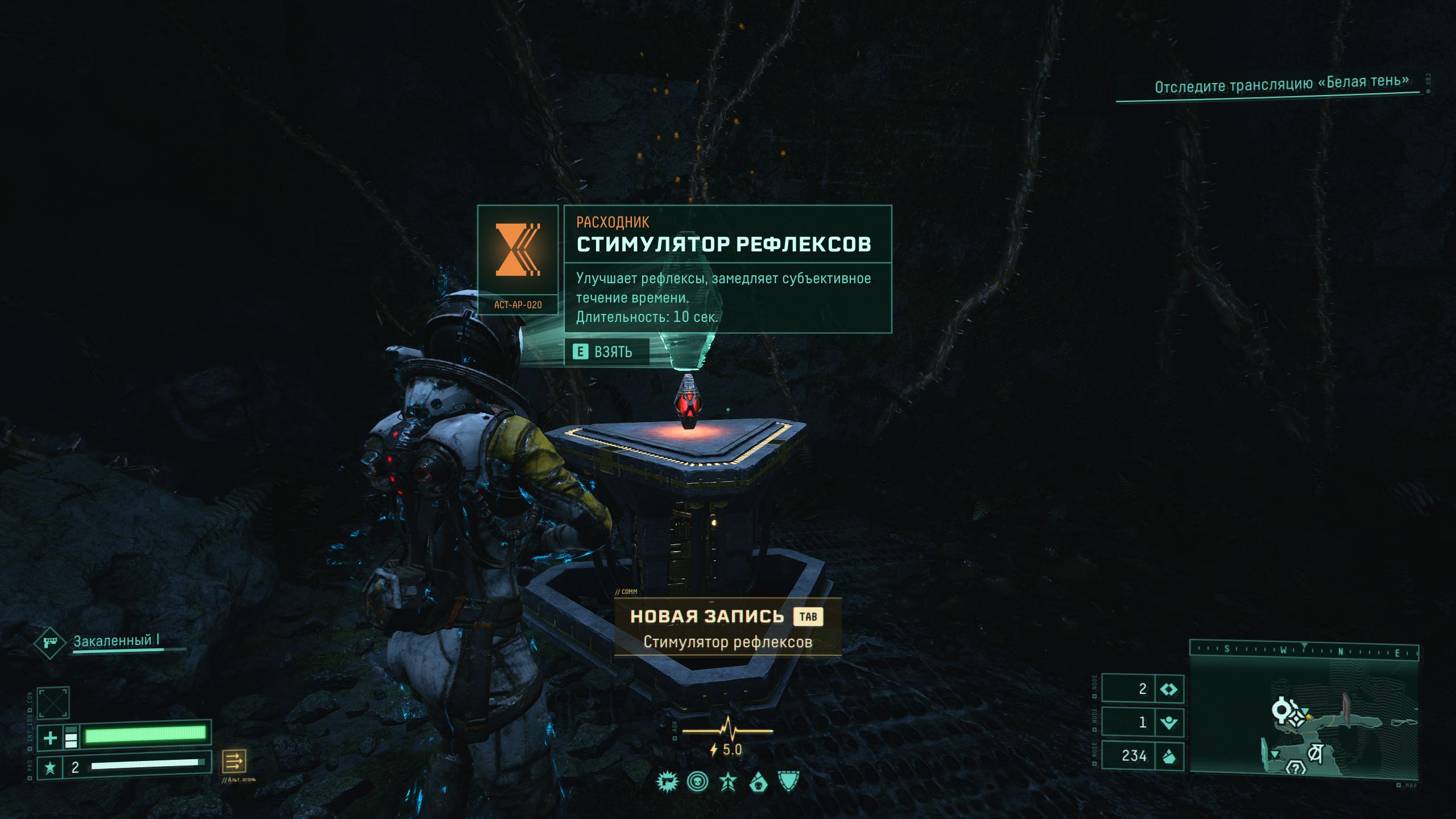Activate the Альт. огонь triple-arrow icon

tap(234, 760)
